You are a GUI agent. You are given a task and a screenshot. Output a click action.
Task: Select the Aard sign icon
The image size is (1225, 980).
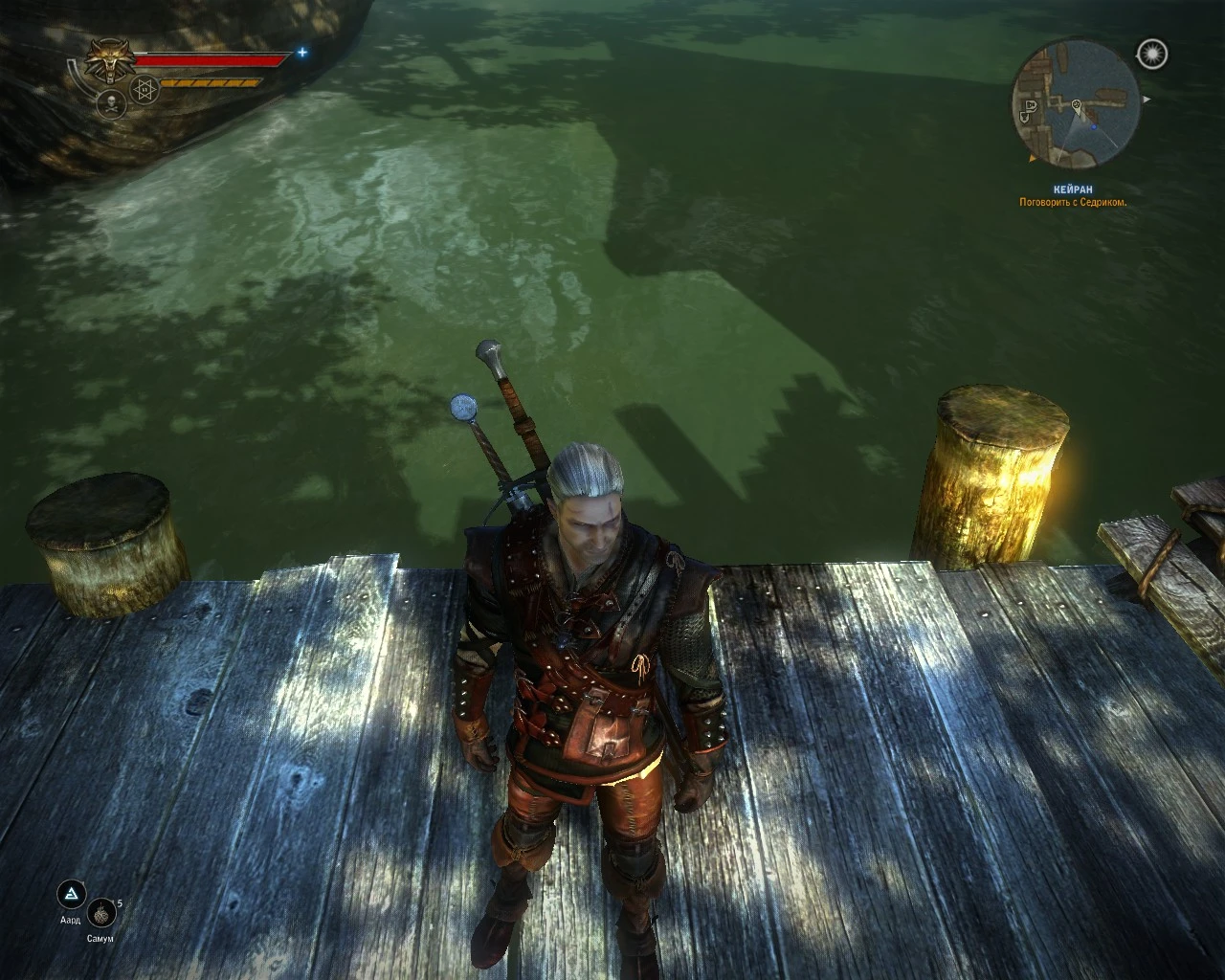(71, 896)
